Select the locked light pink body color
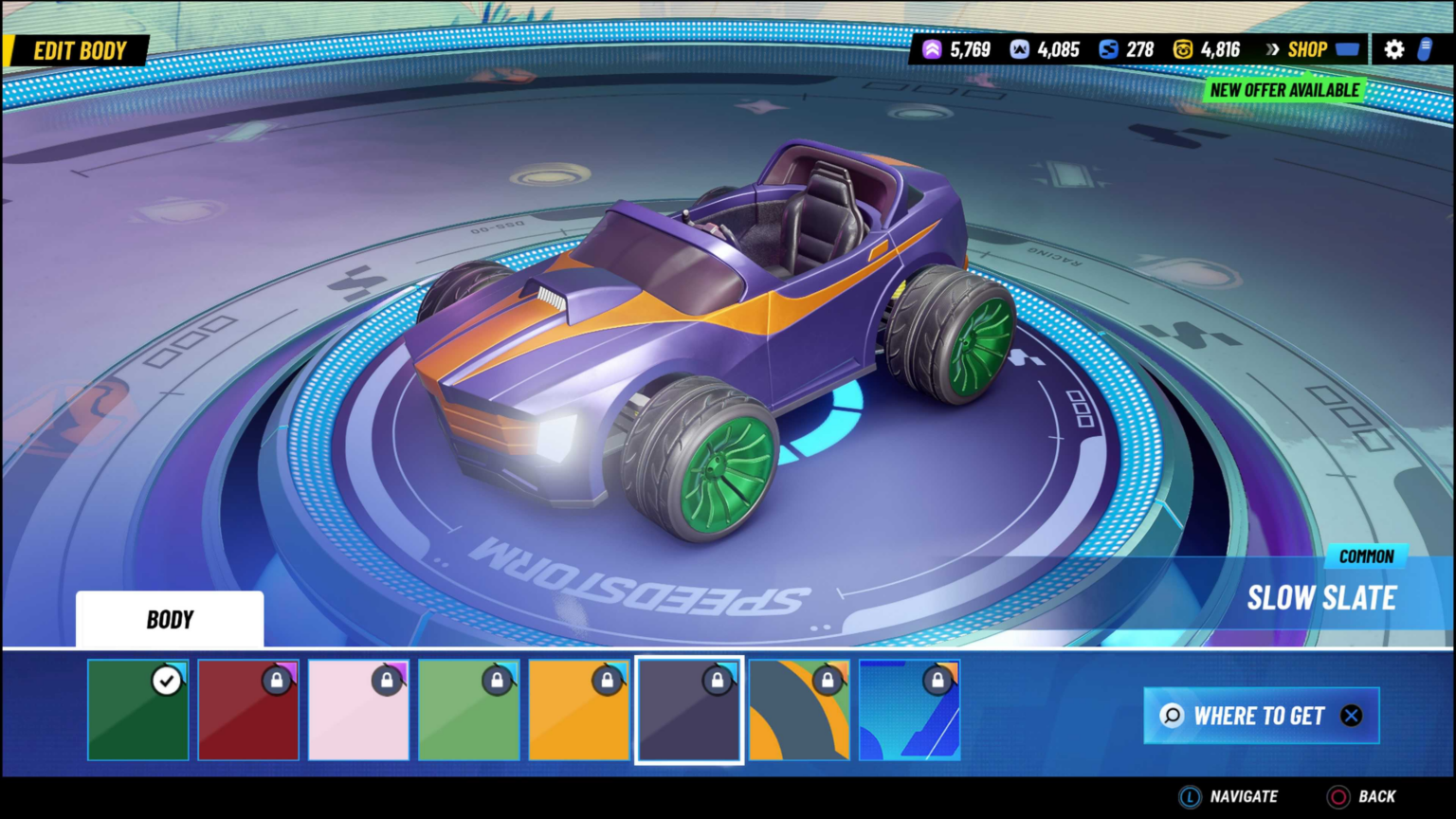1456x819 pixels. click(358, 710)
